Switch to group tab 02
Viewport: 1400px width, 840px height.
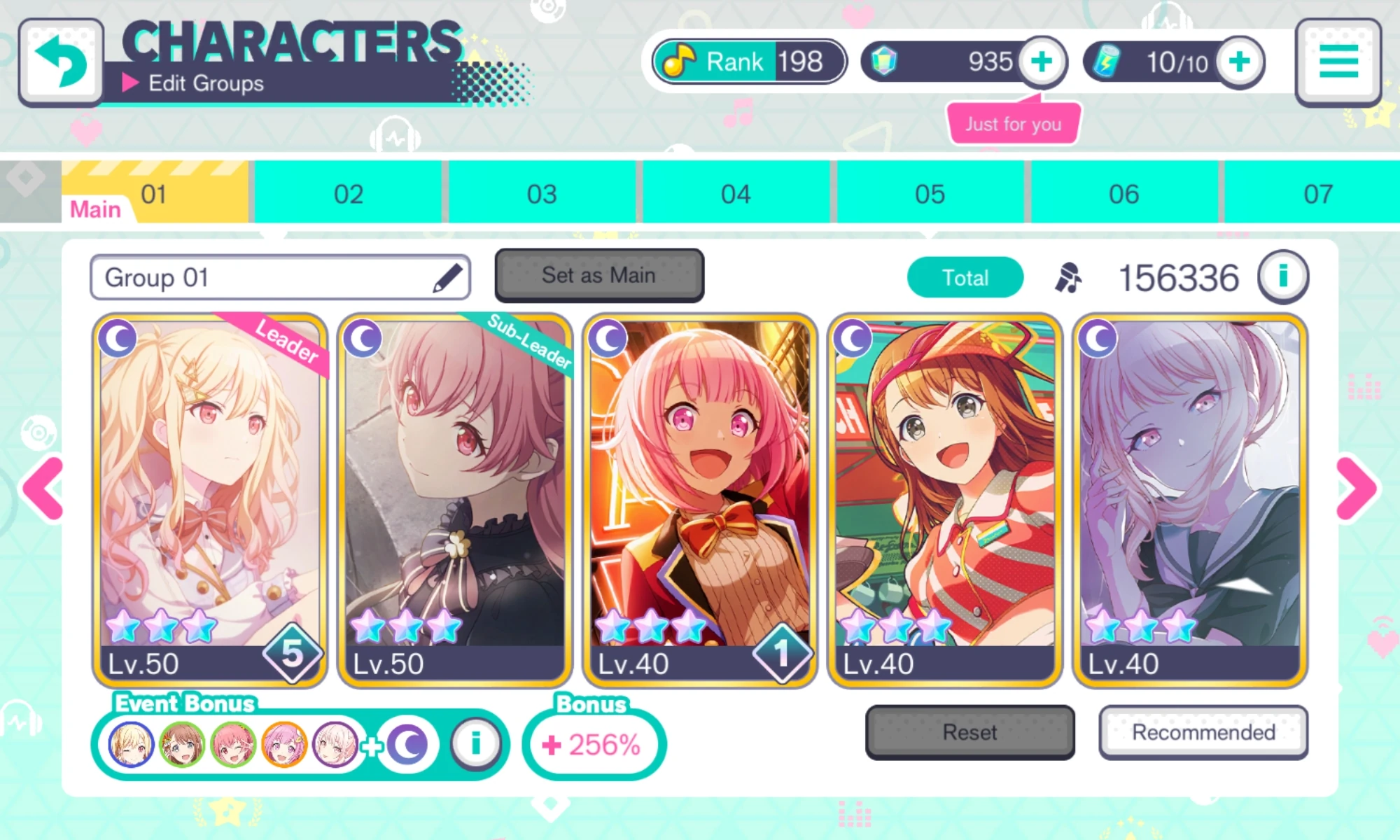[x=349, y=192]
